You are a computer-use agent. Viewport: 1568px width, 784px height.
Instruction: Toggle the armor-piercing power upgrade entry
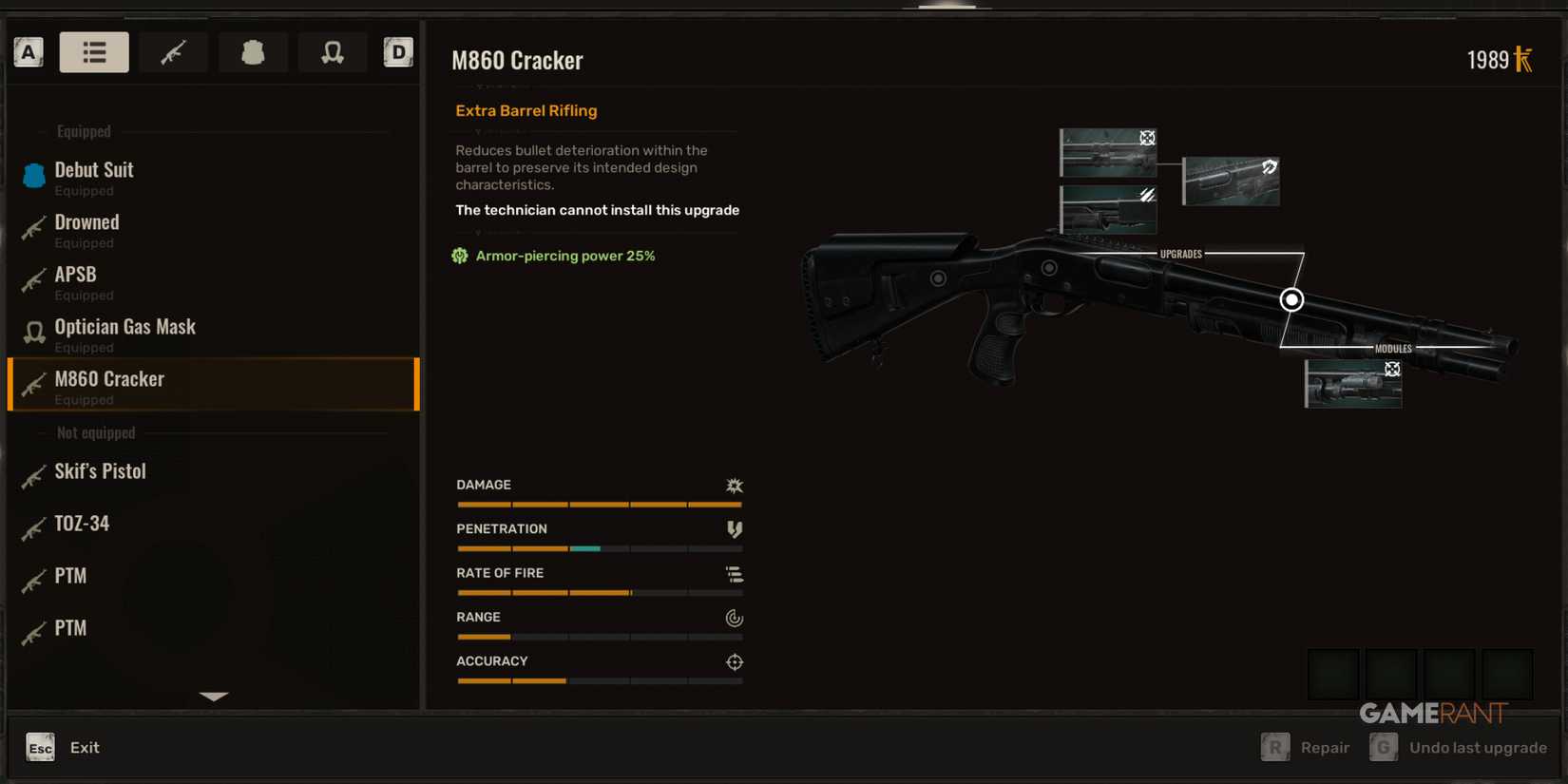tap(554, 255)
